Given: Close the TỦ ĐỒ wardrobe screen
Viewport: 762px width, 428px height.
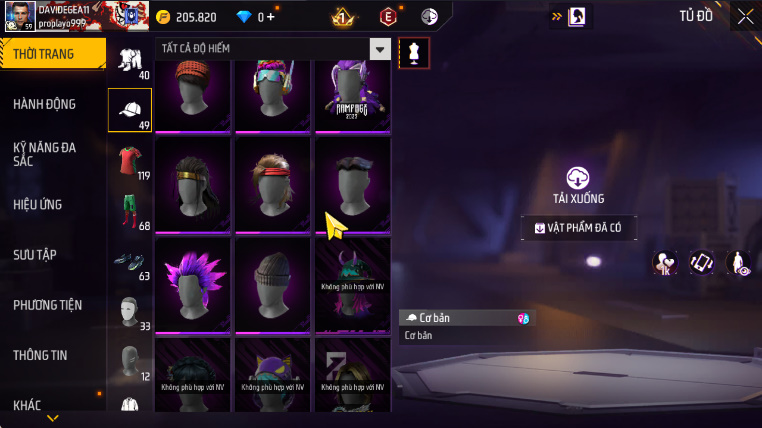Looking at the screenshot, I should click(745, 16).
